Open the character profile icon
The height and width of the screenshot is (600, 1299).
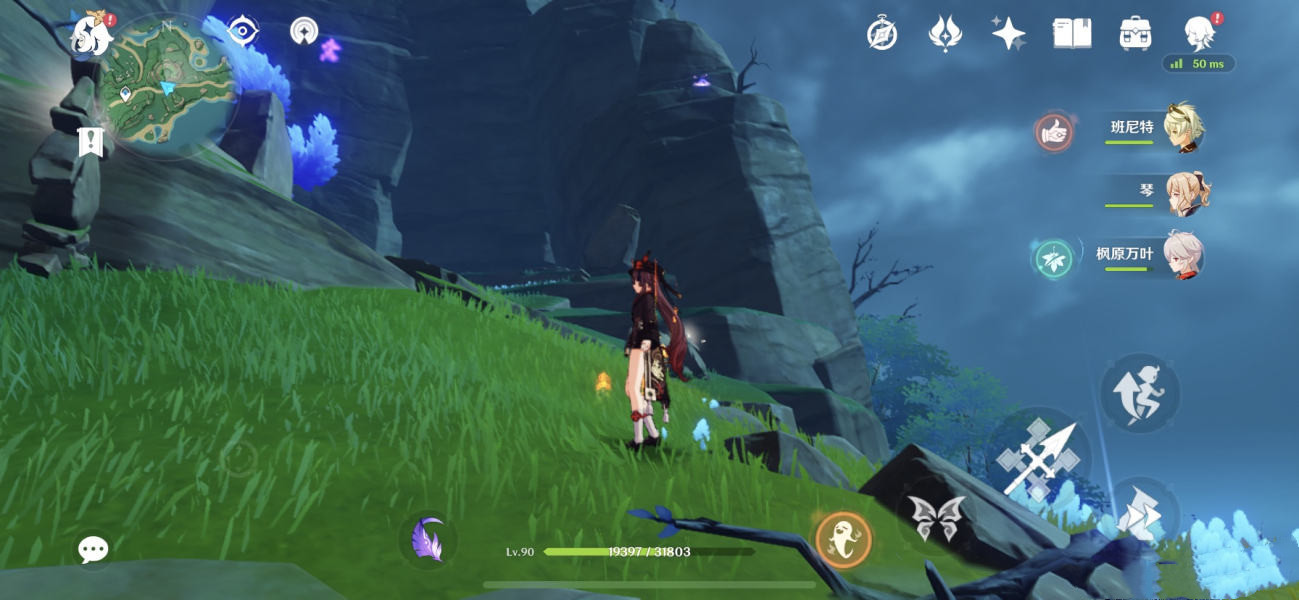[x=1198, y=34]
